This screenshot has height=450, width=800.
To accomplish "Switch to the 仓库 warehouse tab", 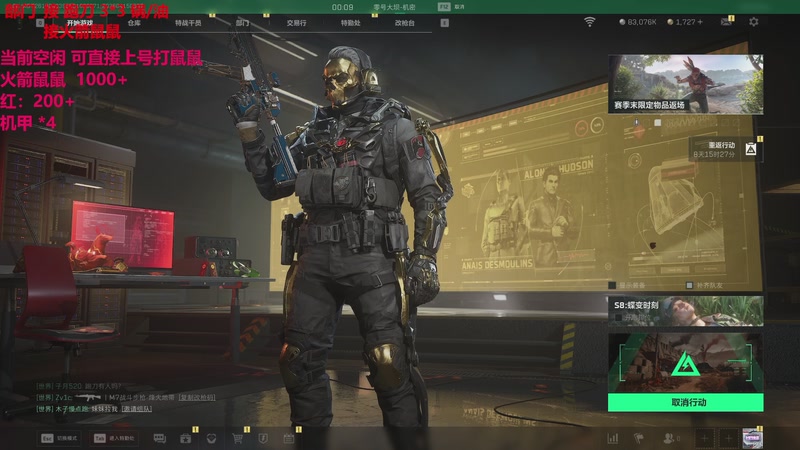I will [x=134, y=21].
